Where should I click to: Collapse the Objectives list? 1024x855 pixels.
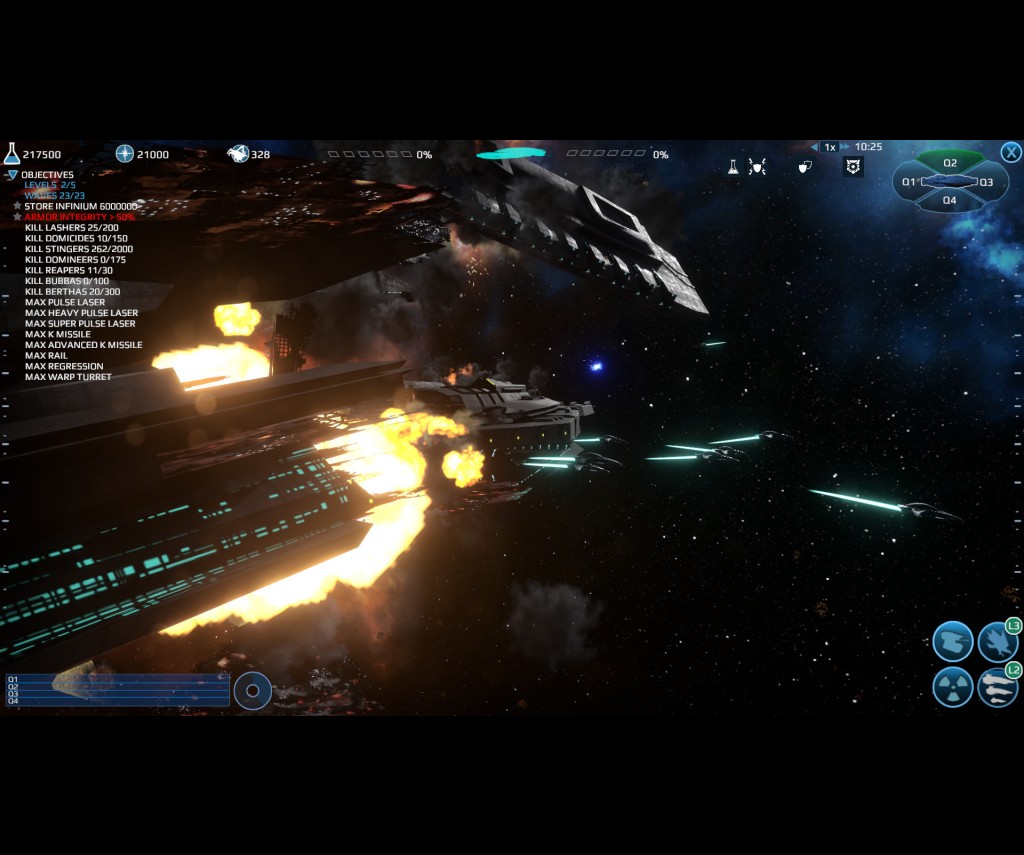(x=12, y=175)
